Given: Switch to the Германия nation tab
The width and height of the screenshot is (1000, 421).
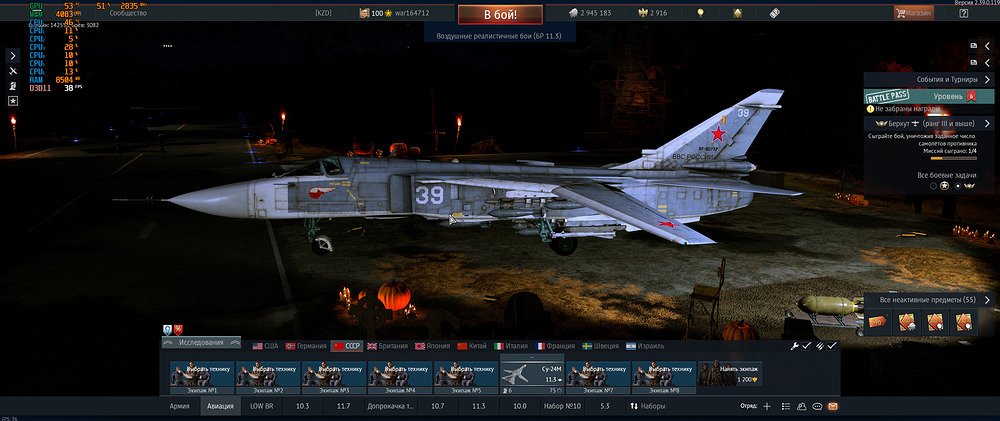Looking at the screenshot, I should 307,345.
